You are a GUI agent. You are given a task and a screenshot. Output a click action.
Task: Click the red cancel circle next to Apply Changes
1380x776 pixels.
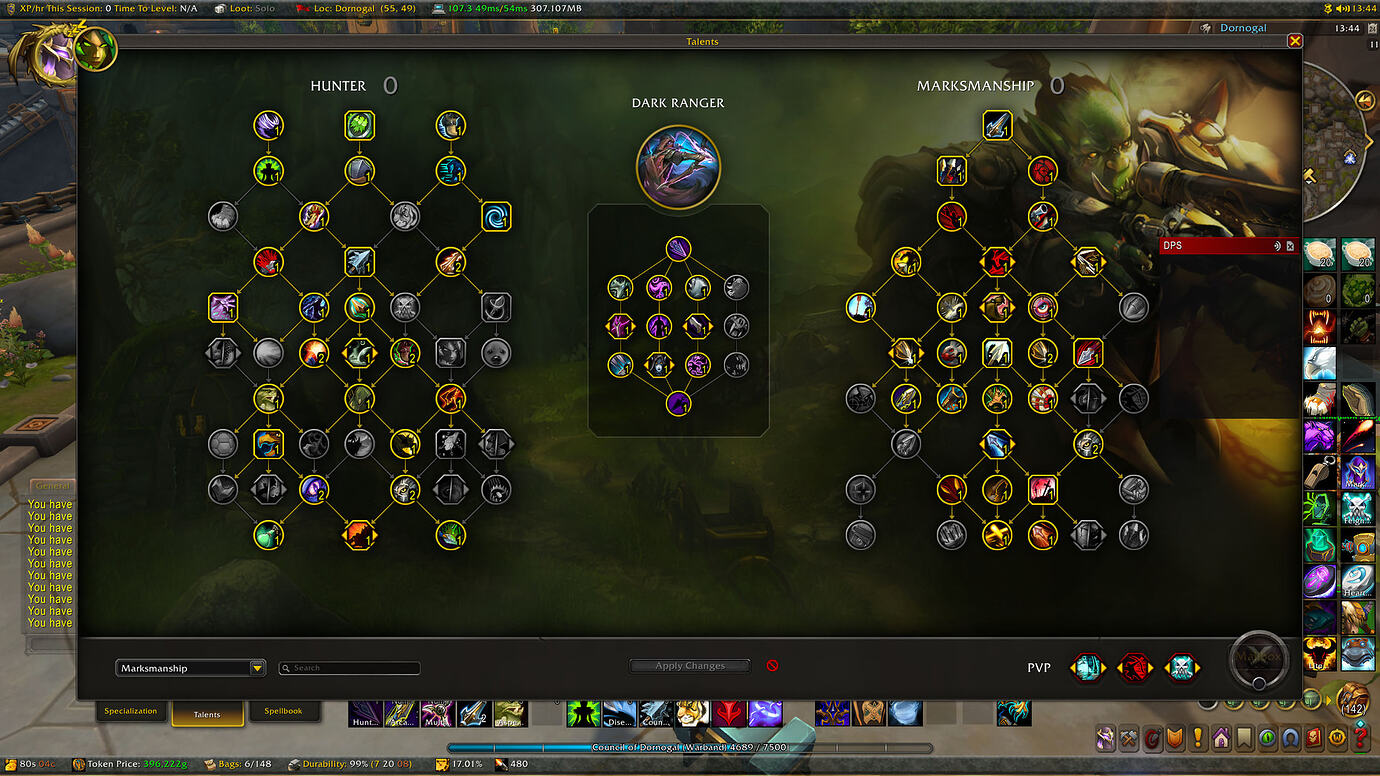772,664
